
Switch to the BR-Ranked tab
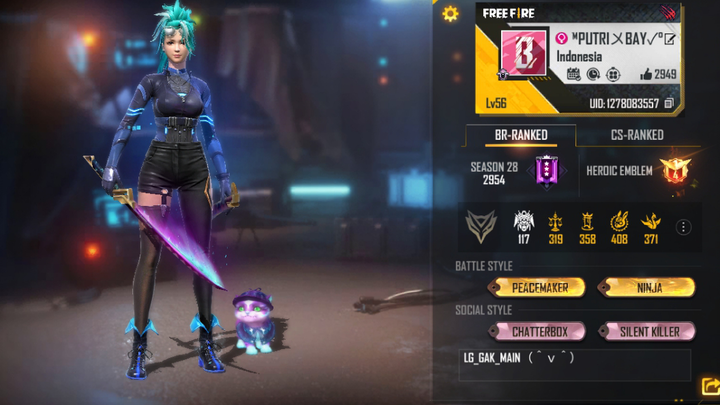pyautogui.click(x=521, y=135)
